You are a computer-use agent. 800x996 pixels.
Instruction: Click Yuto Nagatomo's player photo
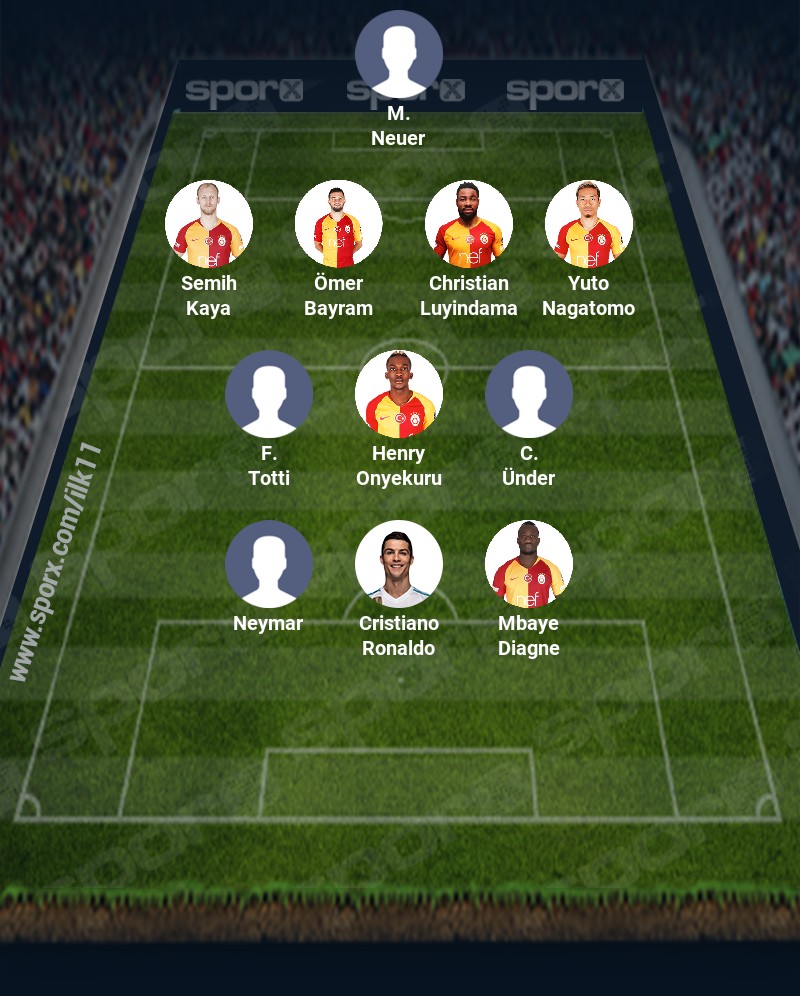pyautogui.click(x=589, y=224)
